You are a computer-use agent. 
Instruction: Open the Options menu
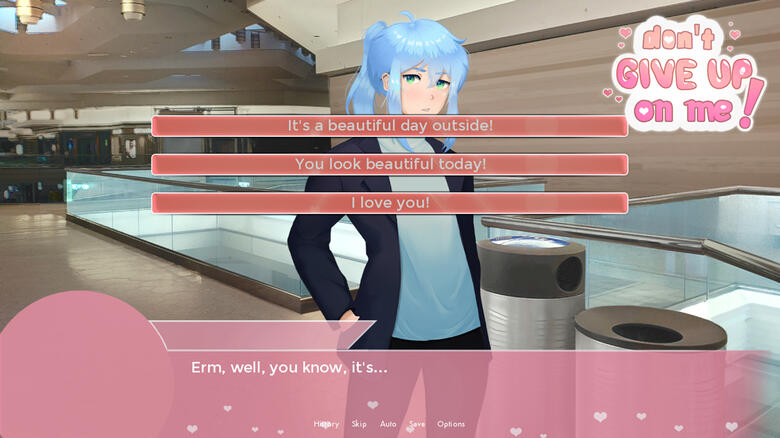451,424
